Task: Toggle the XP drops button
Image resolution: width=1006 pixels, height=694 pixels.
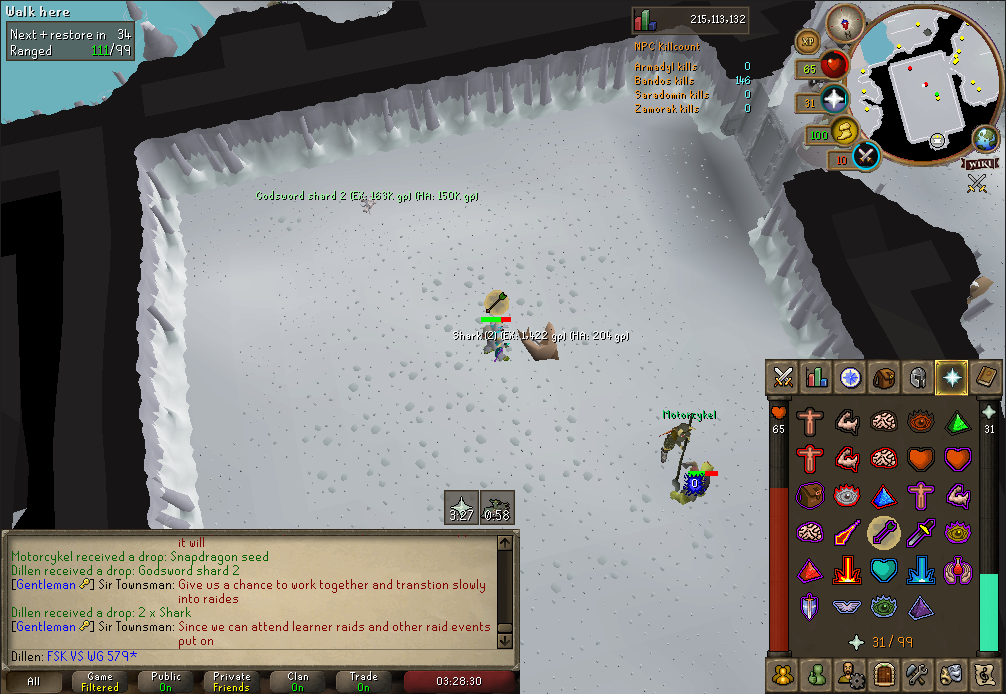Action: point(806,41)
